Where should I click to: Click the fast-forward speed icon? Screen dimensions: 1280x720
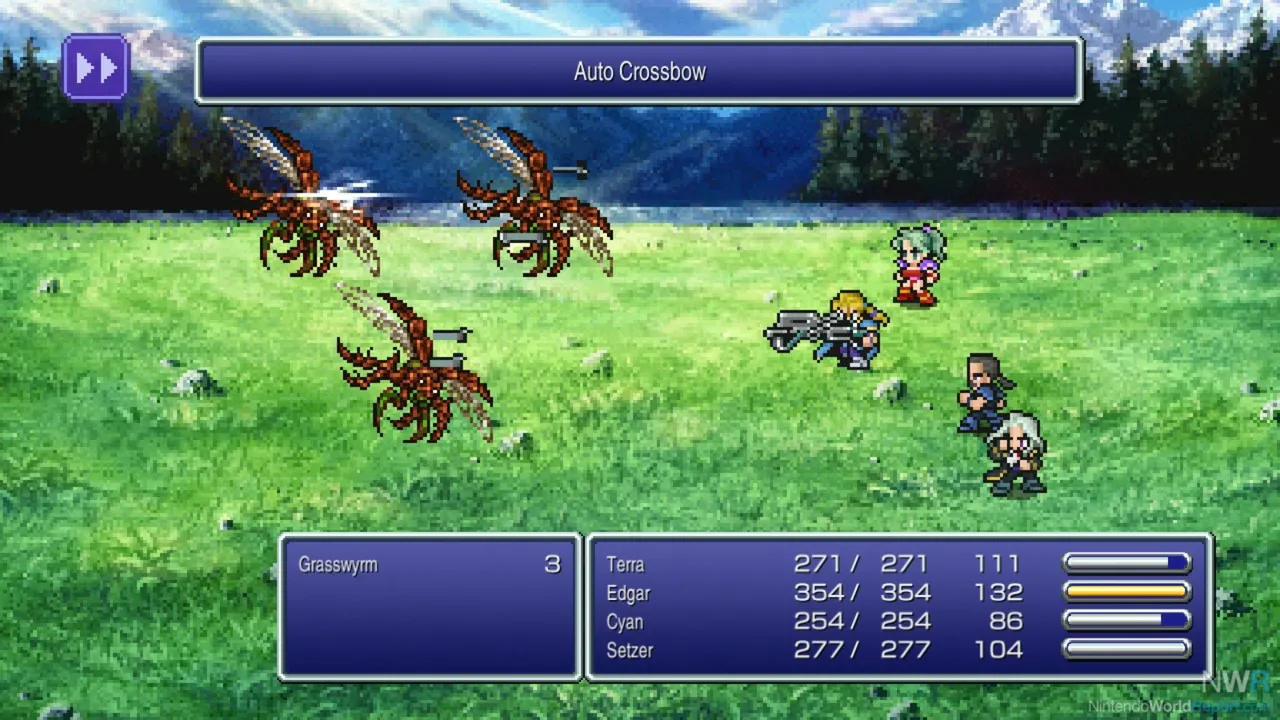click(x=96, y=66)
